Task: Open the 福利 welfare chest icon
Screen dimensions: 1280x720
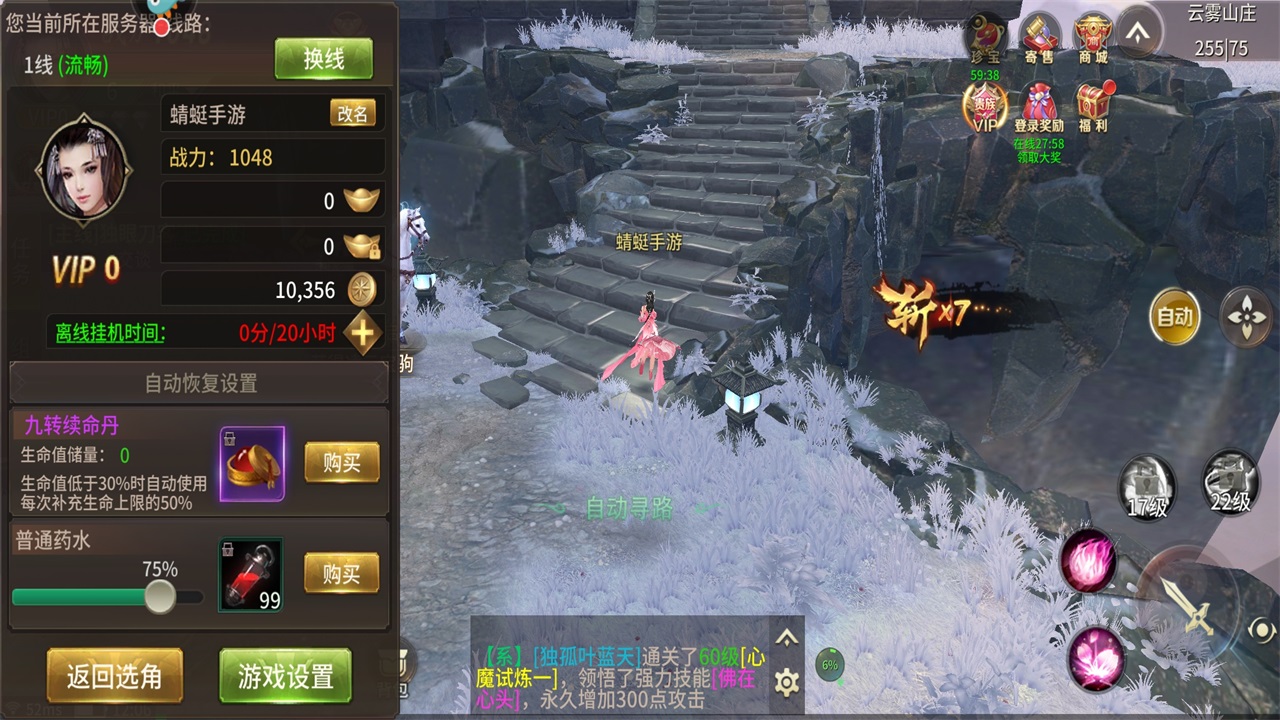Action: click(x=1093, y=106)
